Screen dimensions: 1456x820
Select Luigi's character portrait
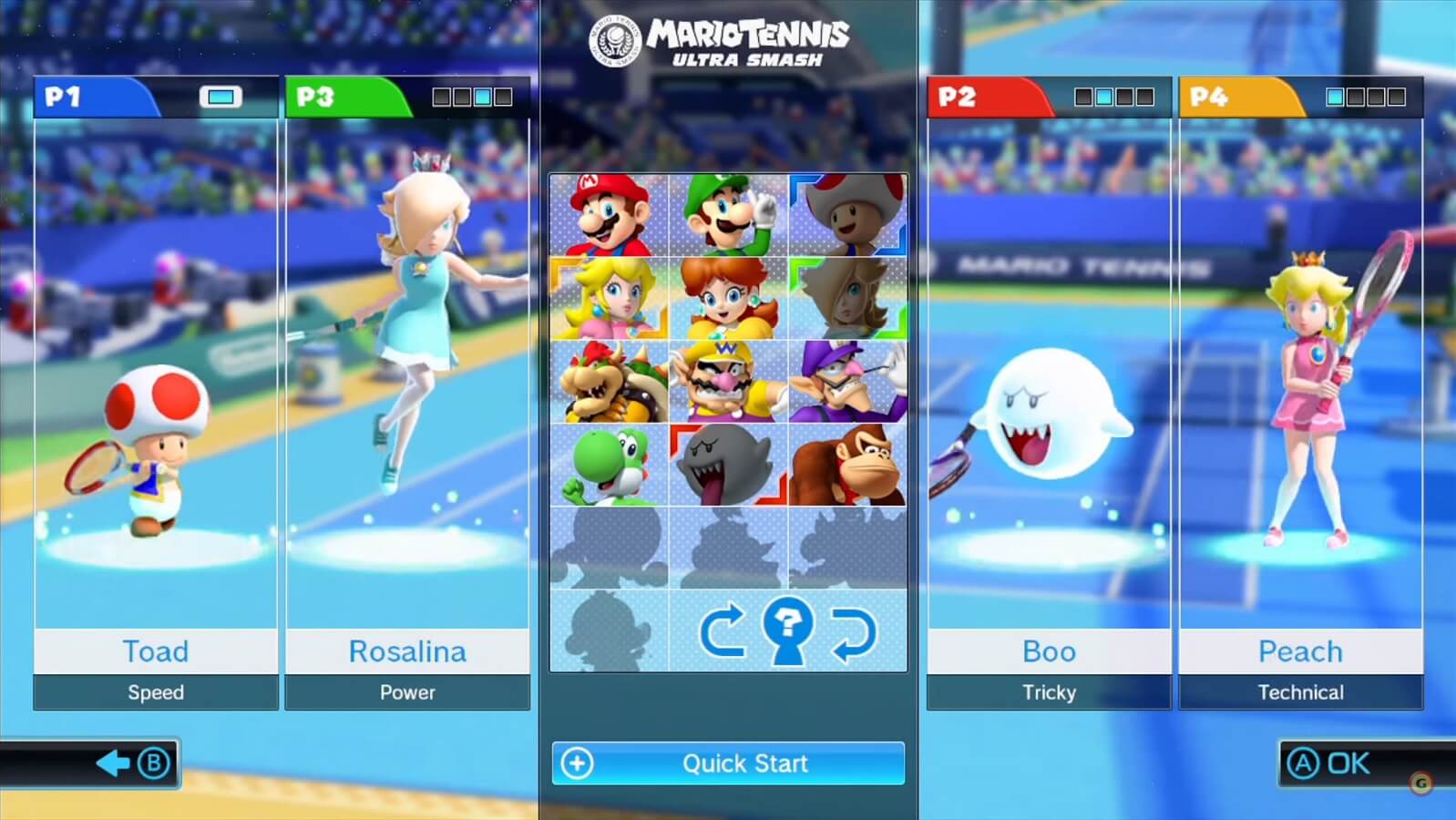click(726, 214)
